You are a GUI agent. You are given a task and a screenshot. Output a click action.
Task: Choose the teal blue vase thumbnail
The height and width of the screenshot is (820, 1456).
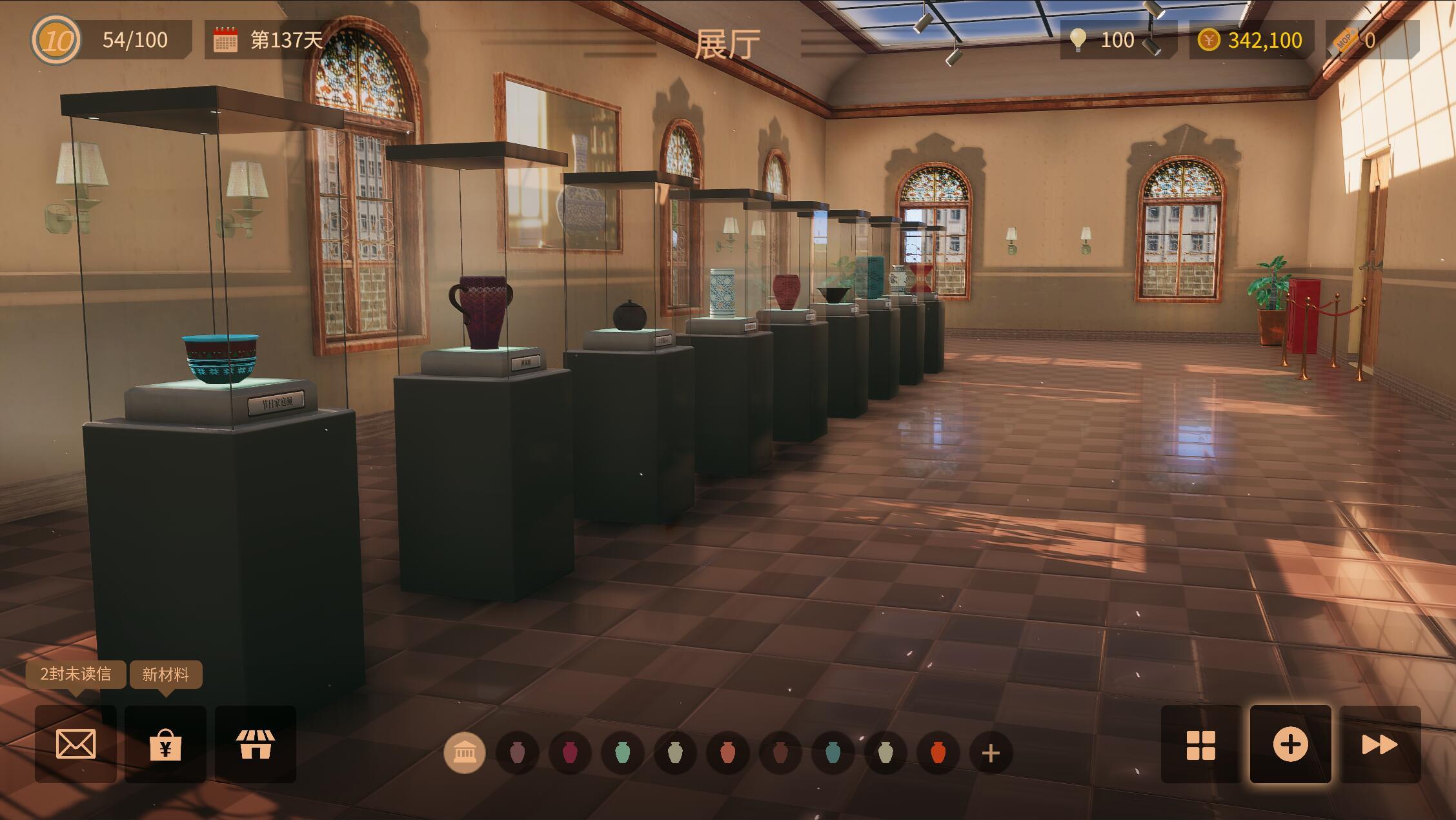click(833, 752)
